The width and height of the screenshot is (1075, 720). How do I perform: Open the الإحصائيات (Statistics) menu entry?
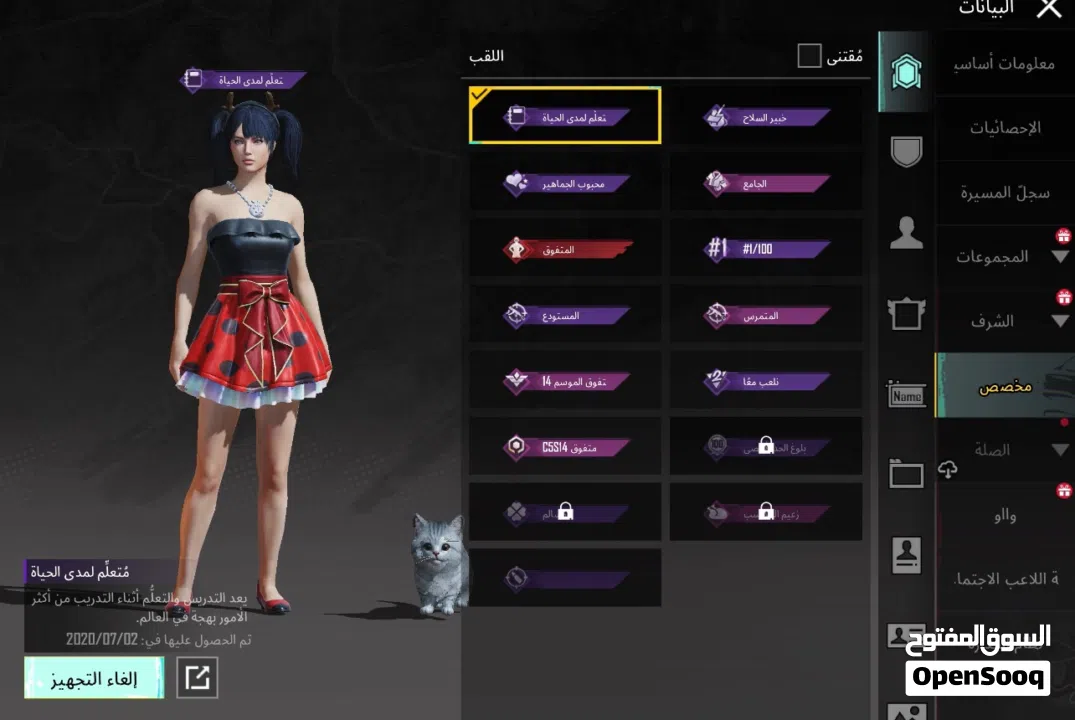[1005, 128]
